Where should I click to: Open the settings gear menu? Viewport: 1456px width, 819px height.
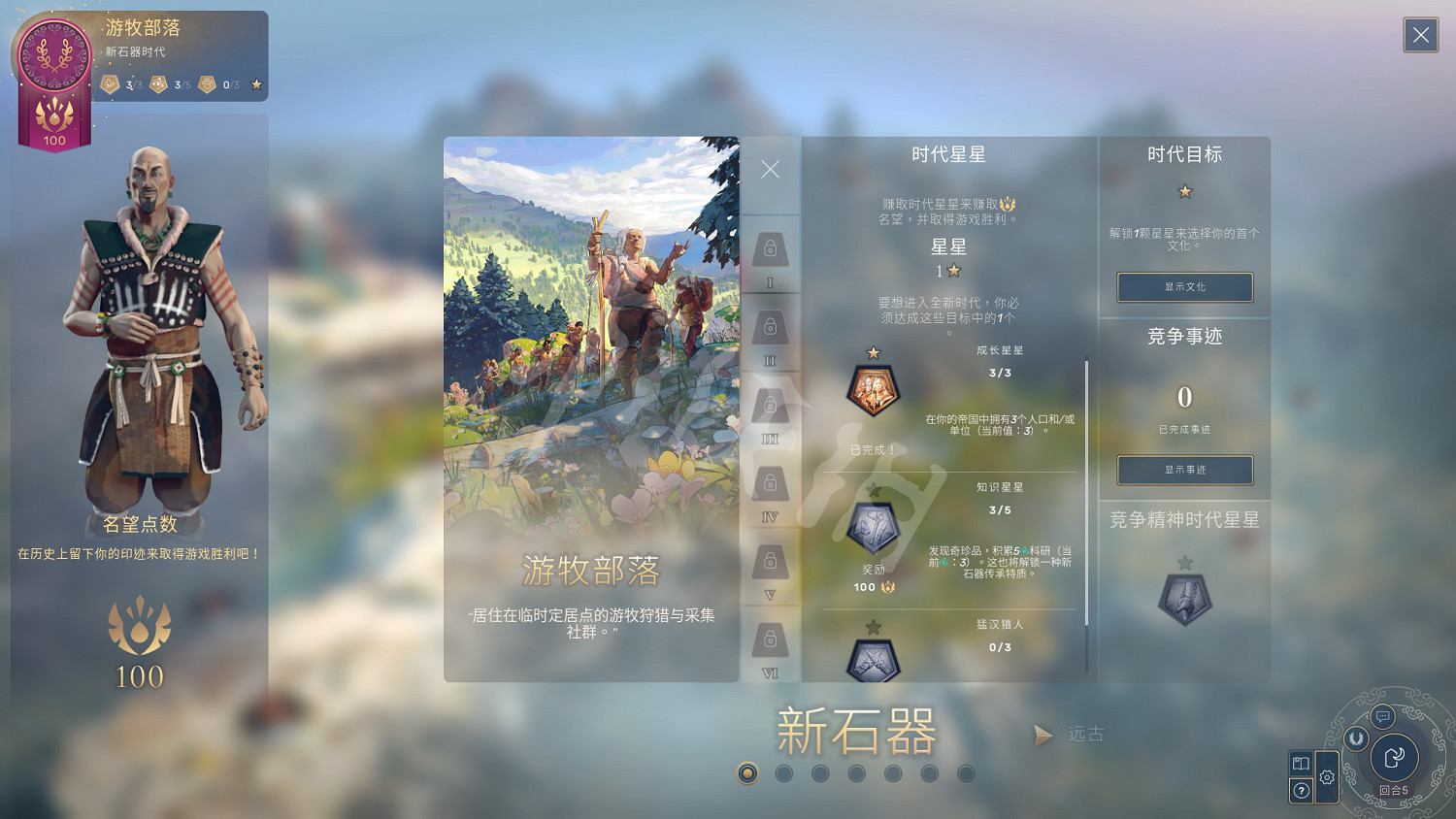pyautogui.click(x=1328, y=776)
